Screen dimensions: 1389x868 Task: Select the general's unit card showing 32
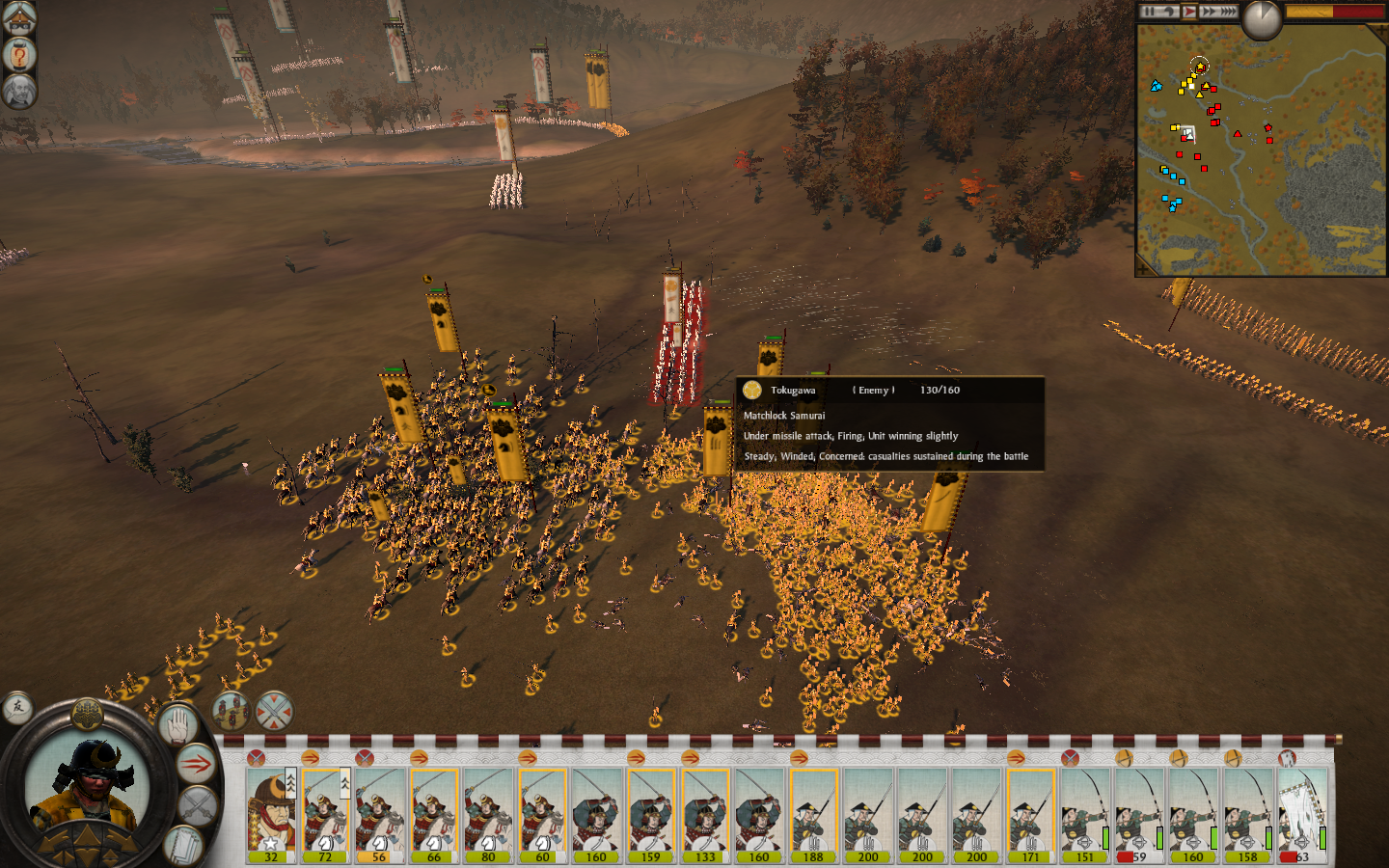tap(271, 815)
